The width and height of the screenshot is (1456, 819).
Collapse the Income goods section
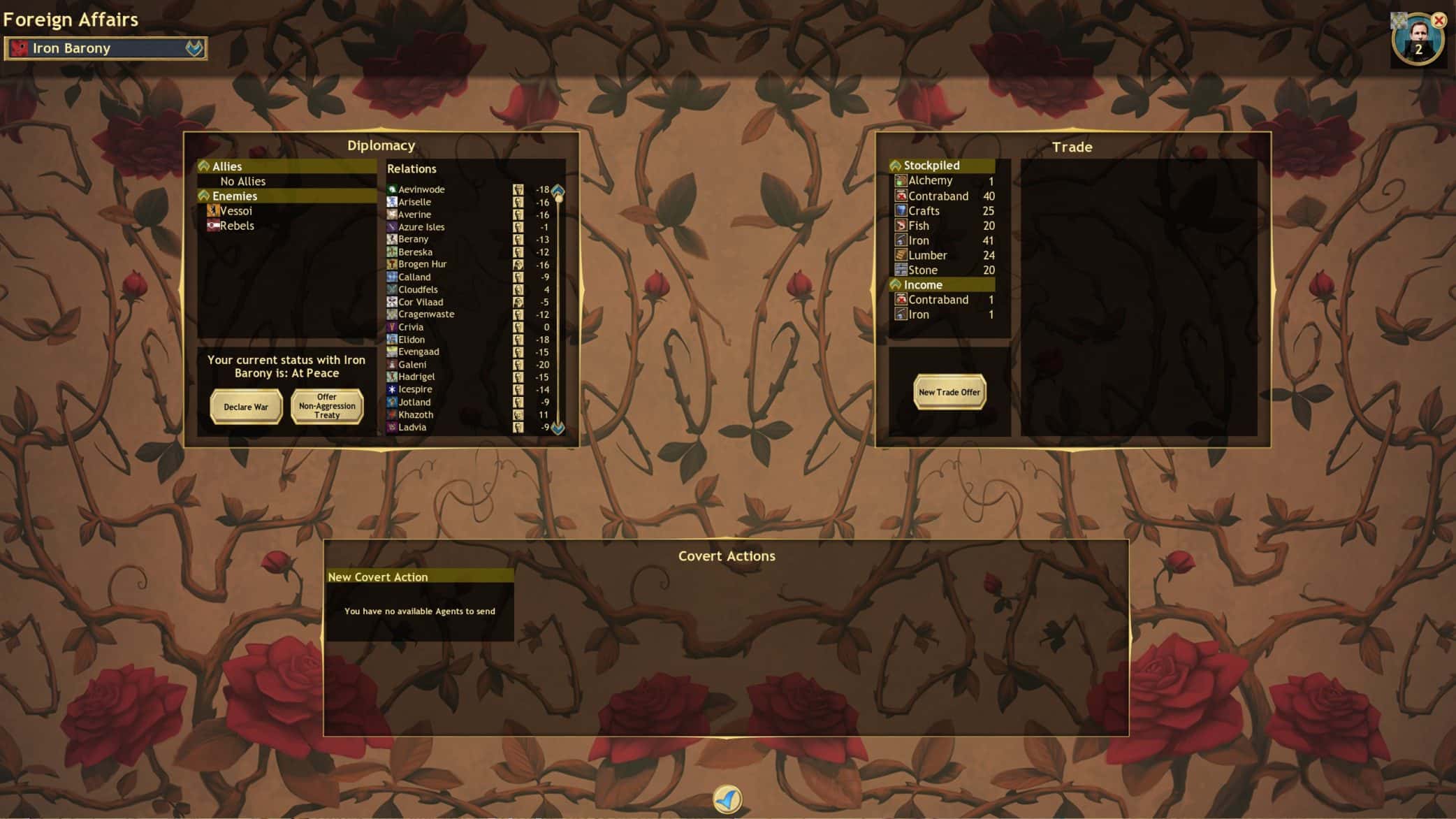pos(896,285)
